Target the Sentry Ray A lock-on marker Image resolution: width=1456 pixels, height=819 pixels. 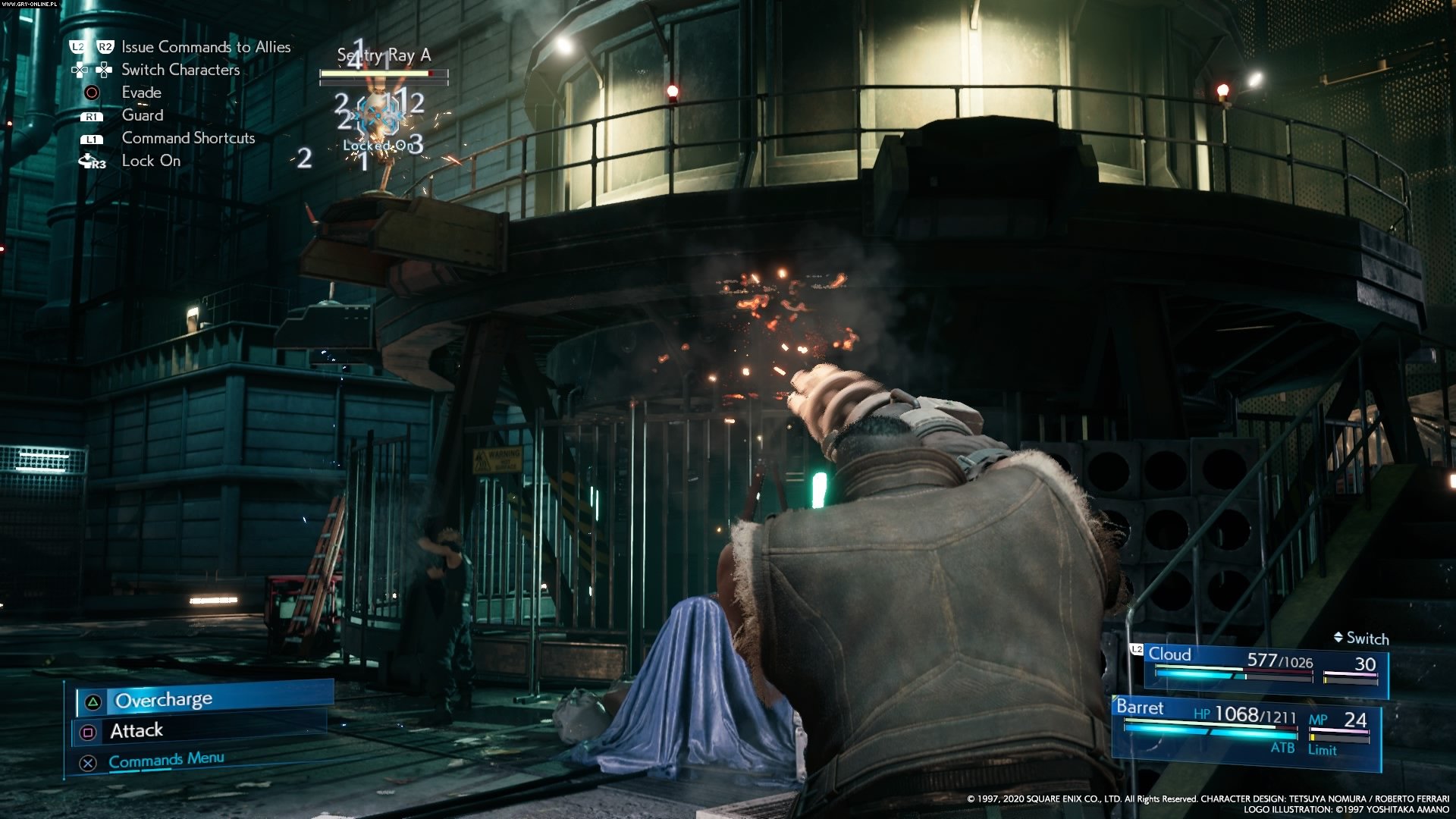(378, 118)
